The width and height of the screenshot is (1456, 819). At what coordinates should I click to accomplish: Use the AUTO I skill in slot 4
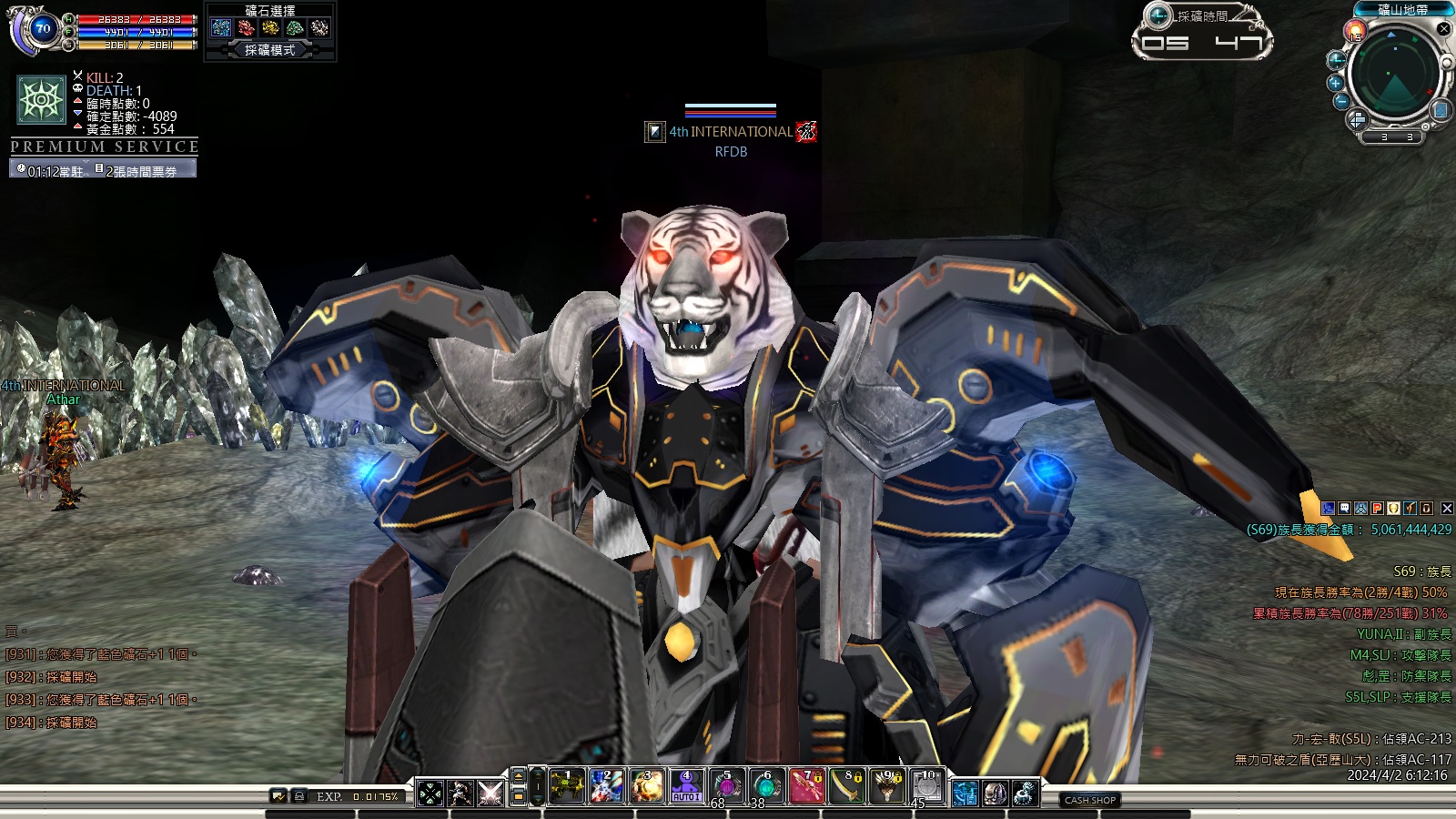coord(686,787)
